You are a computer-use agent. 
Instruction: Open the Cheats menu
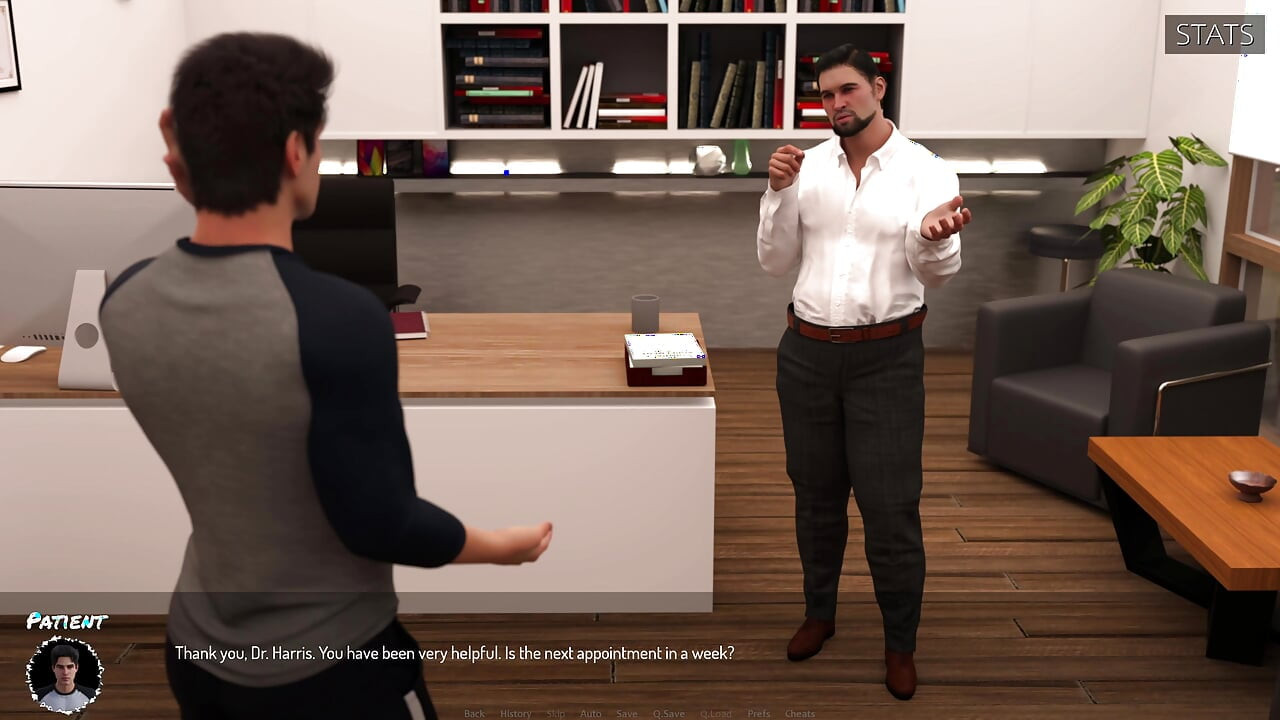[799, 713]
